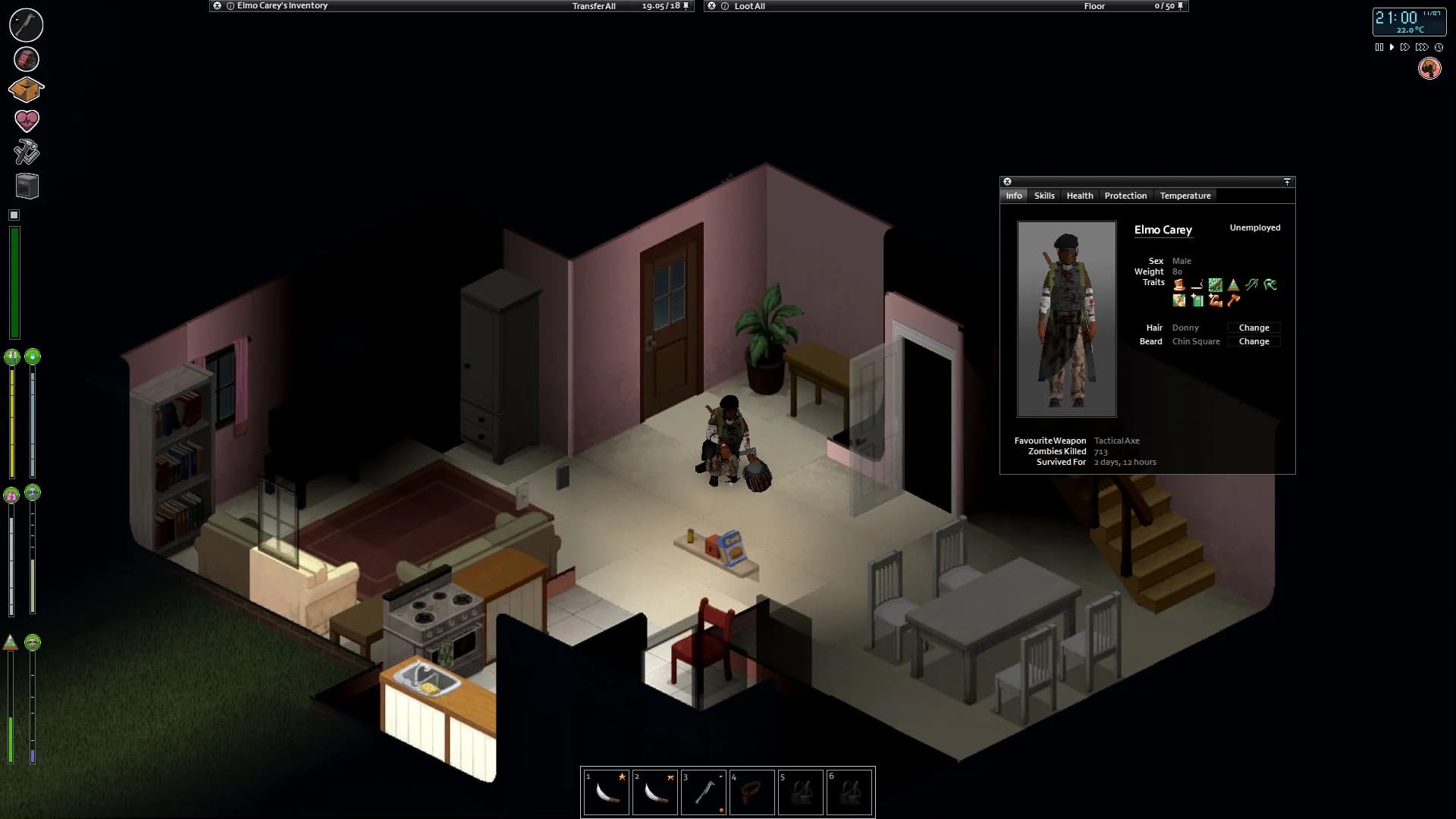Viewport: 1456px width, 819px height.
Task: Click the equipped weapon circle icon
Action: coord(26,24)
